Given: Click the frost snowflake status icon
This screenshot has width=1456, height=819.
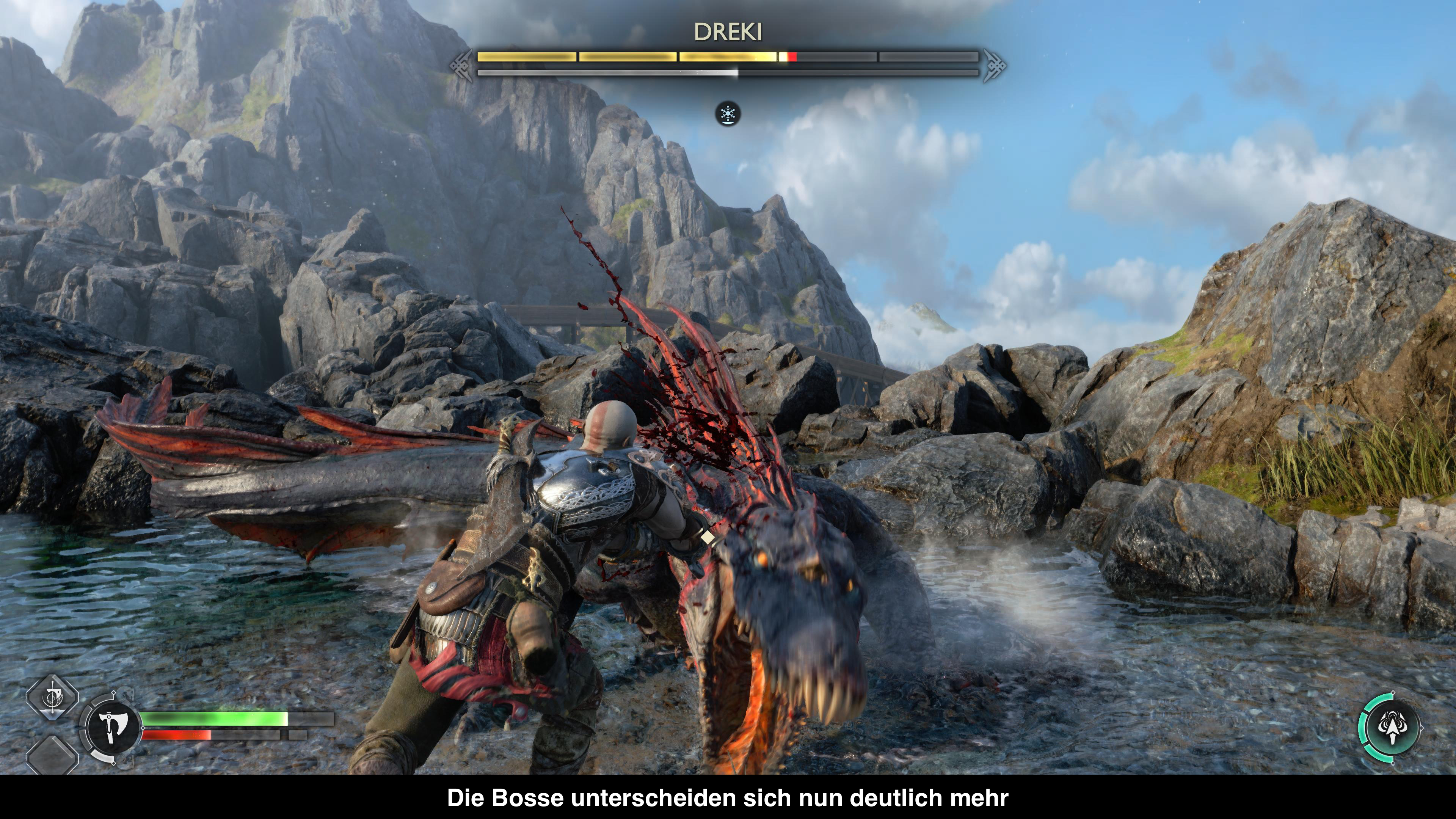Looking at the screenshot, I should tap(728, 114).
